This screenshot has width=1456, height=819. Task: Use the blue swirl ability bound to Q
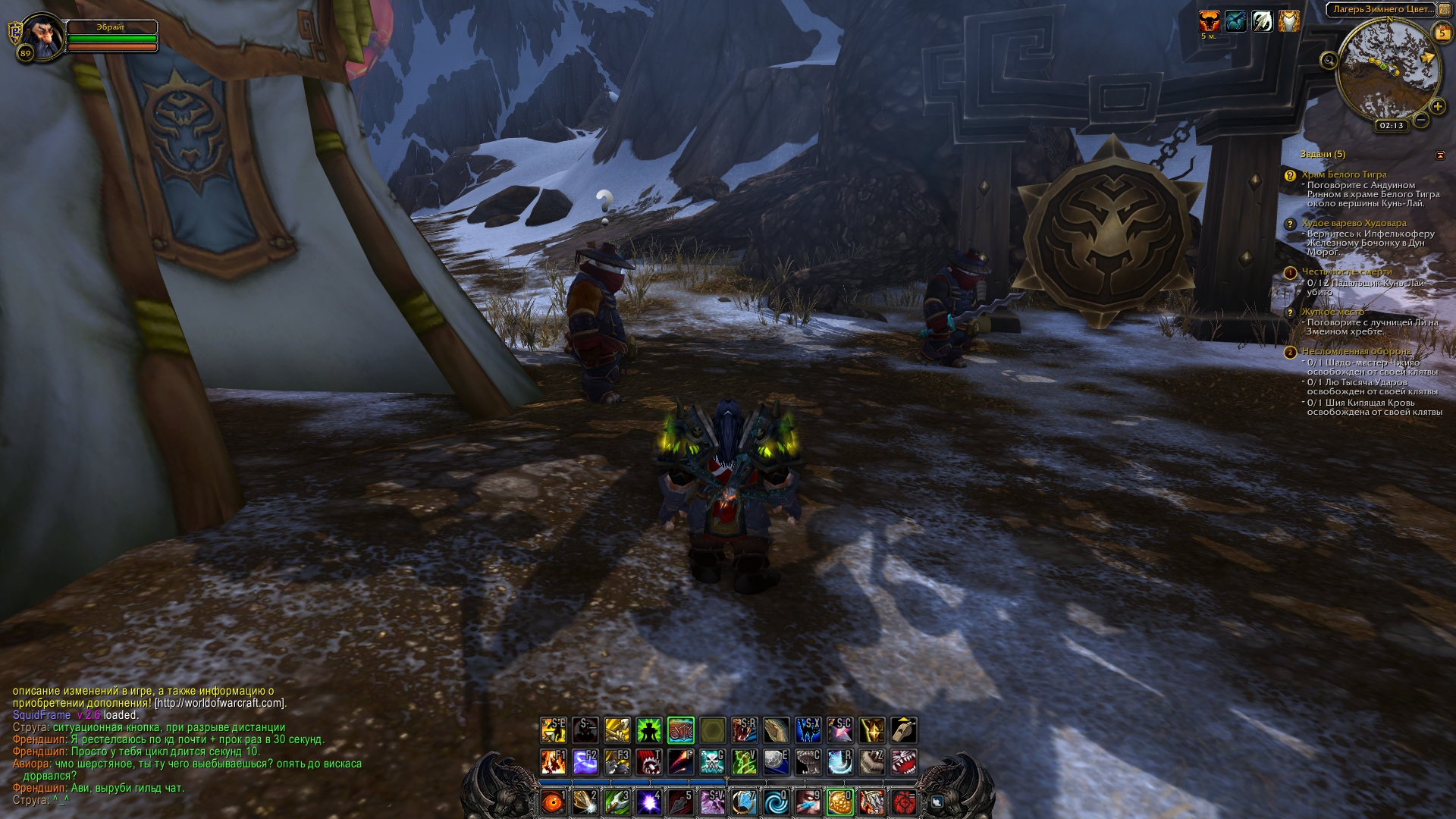coord(776,802)
